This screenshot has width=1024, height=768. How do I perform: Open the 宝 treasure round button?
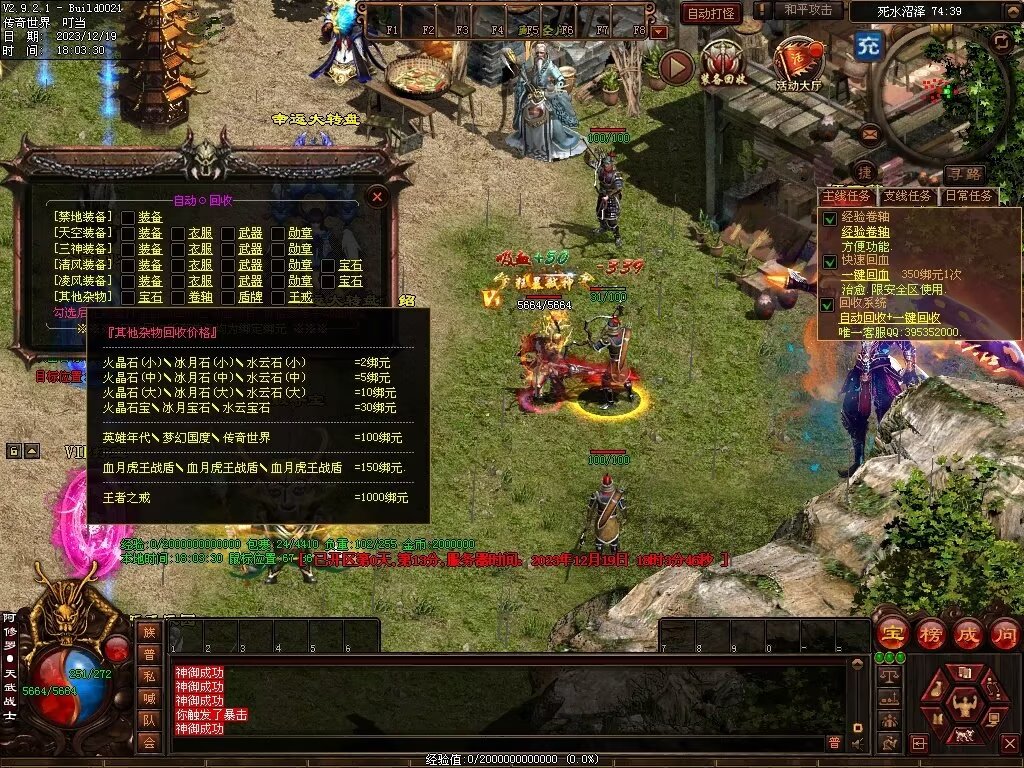(891, 633)
